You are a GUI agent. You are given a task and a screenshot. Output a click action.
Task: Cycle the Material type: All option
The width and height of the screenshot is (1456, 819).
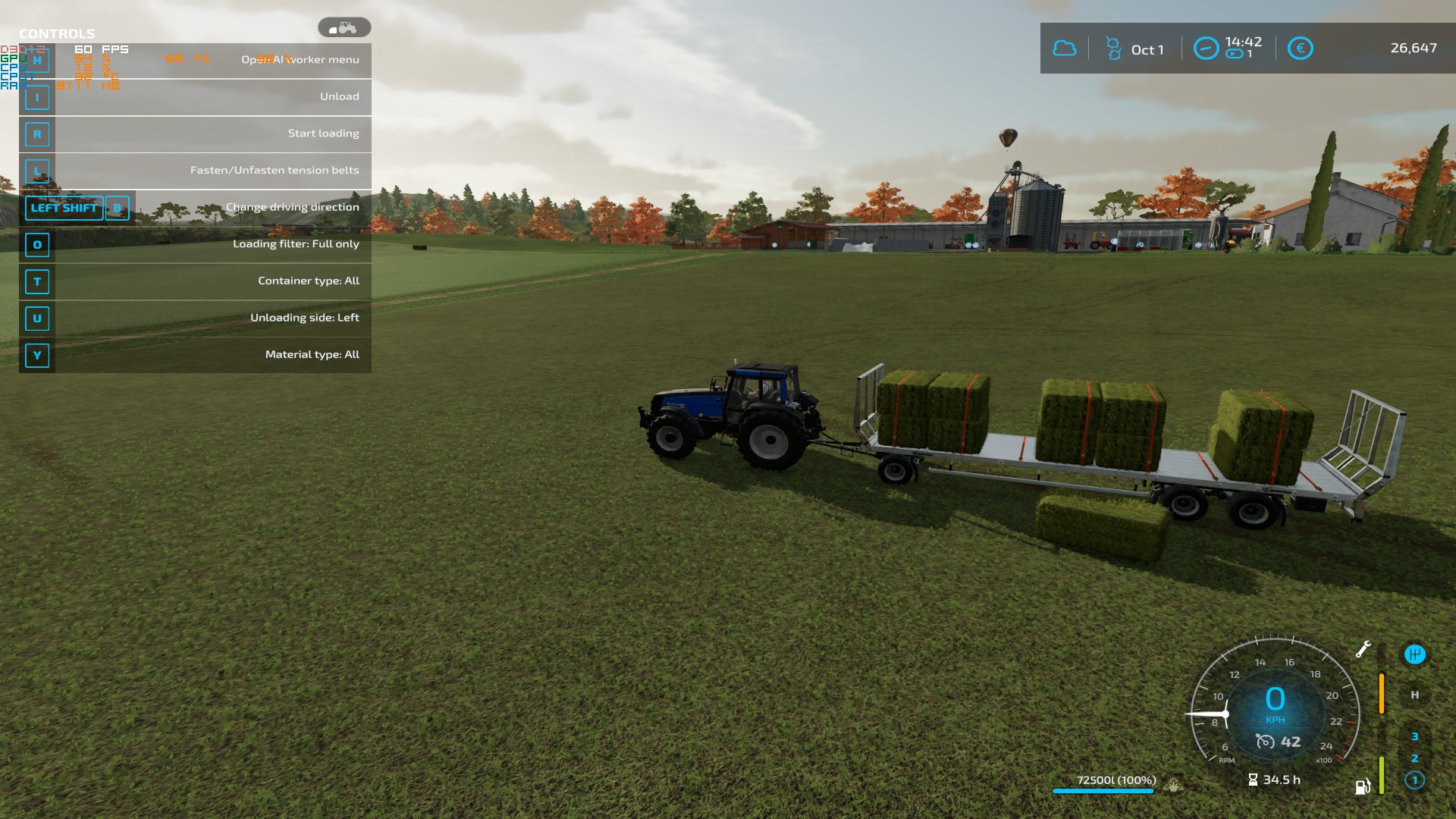point(312,354)
